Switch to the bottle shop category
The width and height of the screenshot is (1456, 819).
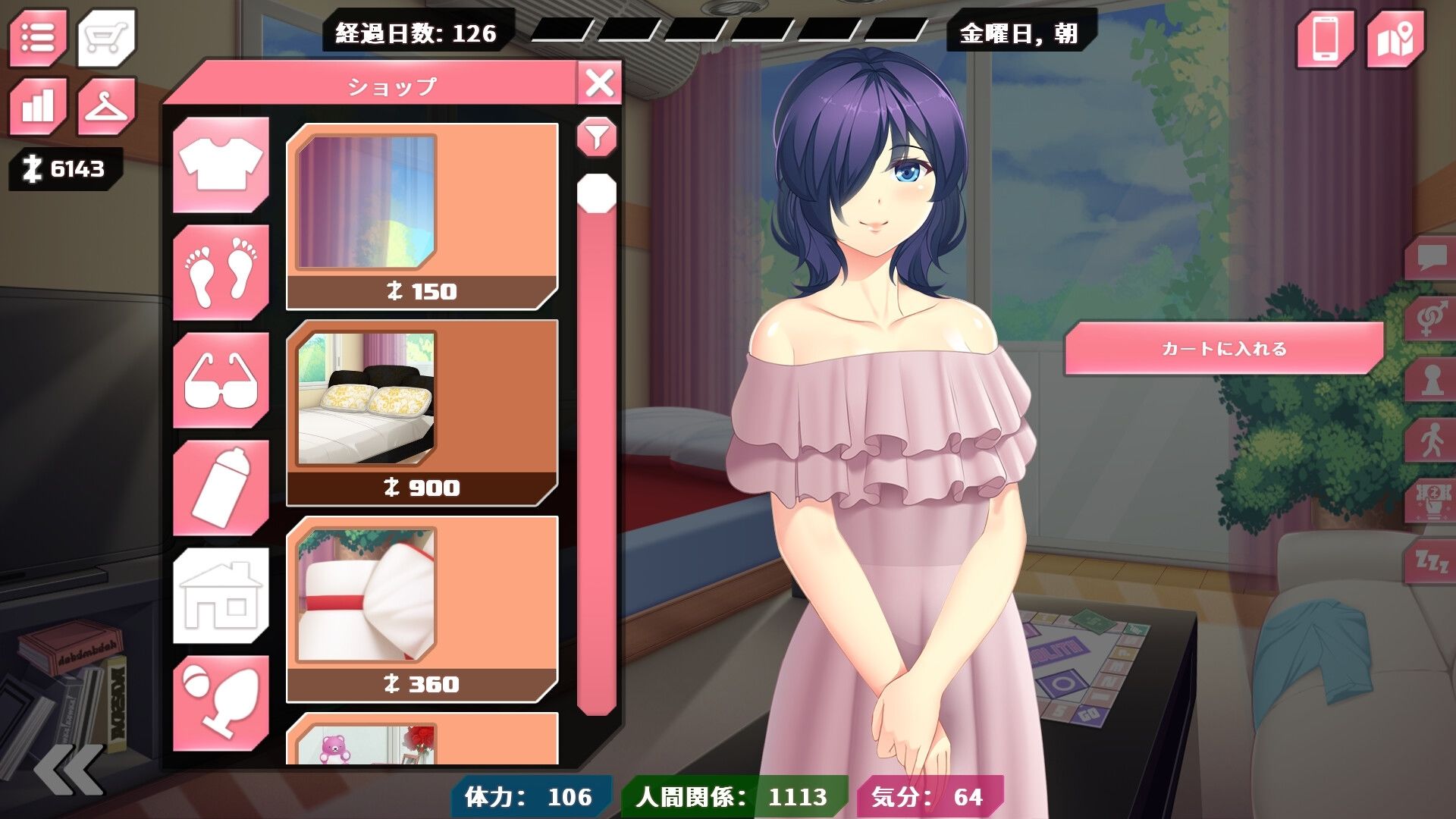click(x=221, y=488)
